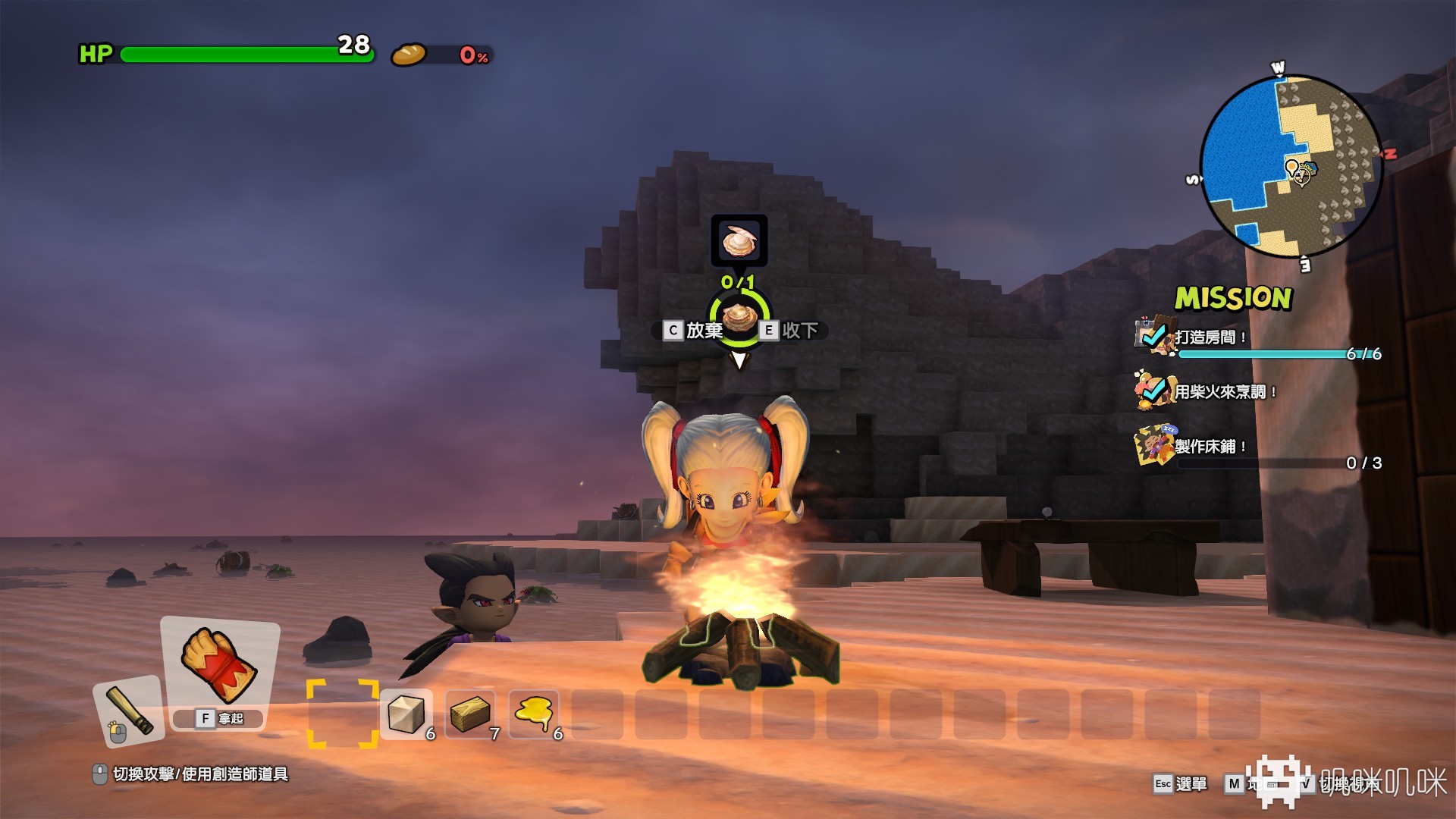Open the circular minimap
This screenshot has width=1456, height=819.
(1291, 166)
